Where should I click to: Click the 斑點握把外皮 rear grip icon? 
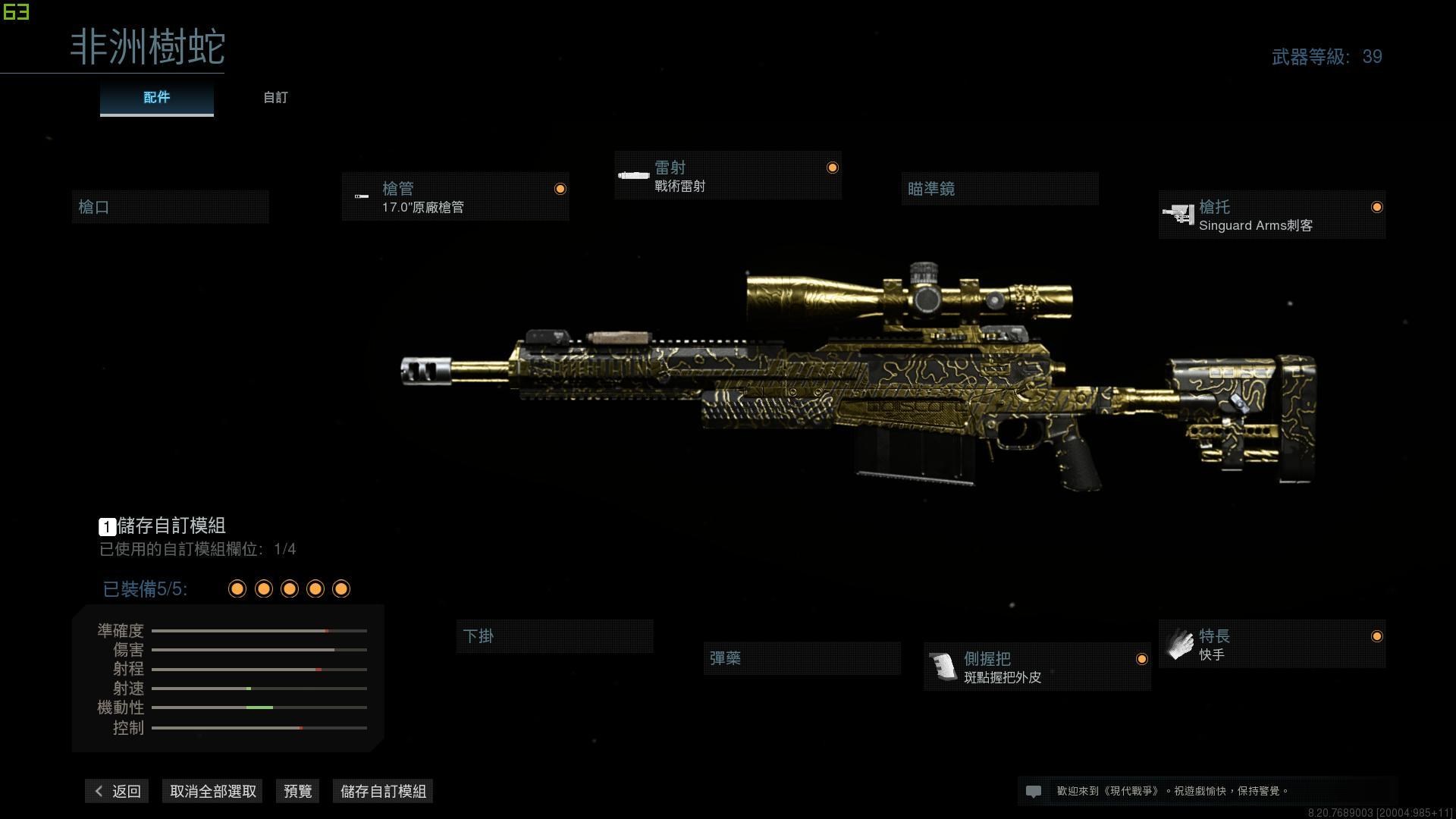click(943, 667)
